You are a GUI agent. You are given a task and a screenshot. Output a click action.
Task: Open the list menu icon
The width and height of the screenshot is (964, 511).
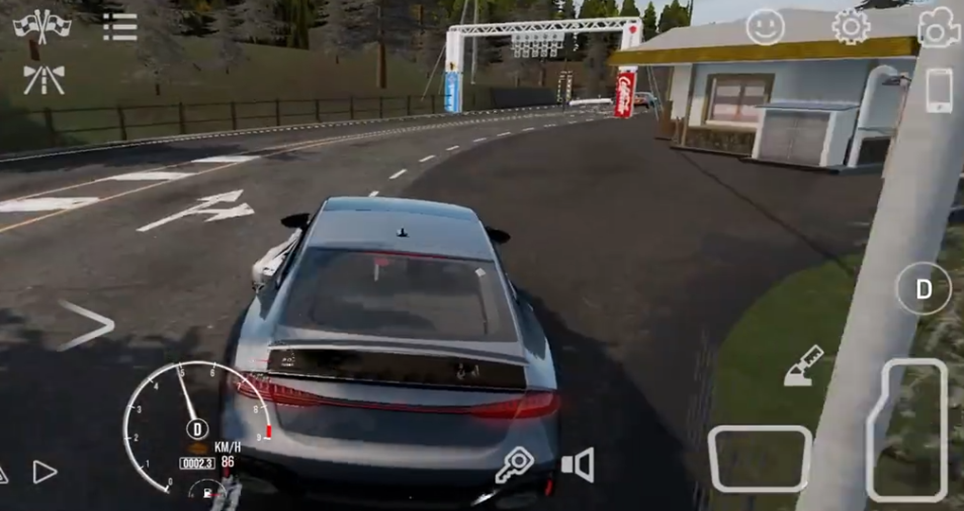[x=120, y=27]
